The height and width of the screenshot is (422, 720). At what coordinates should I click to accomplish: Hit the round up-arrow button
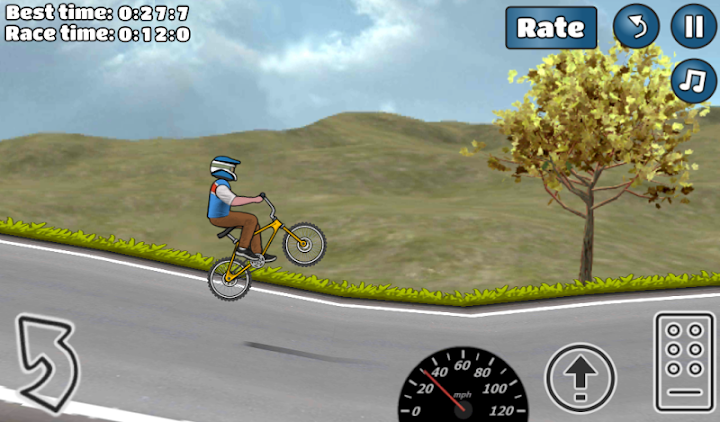[580, 377]
